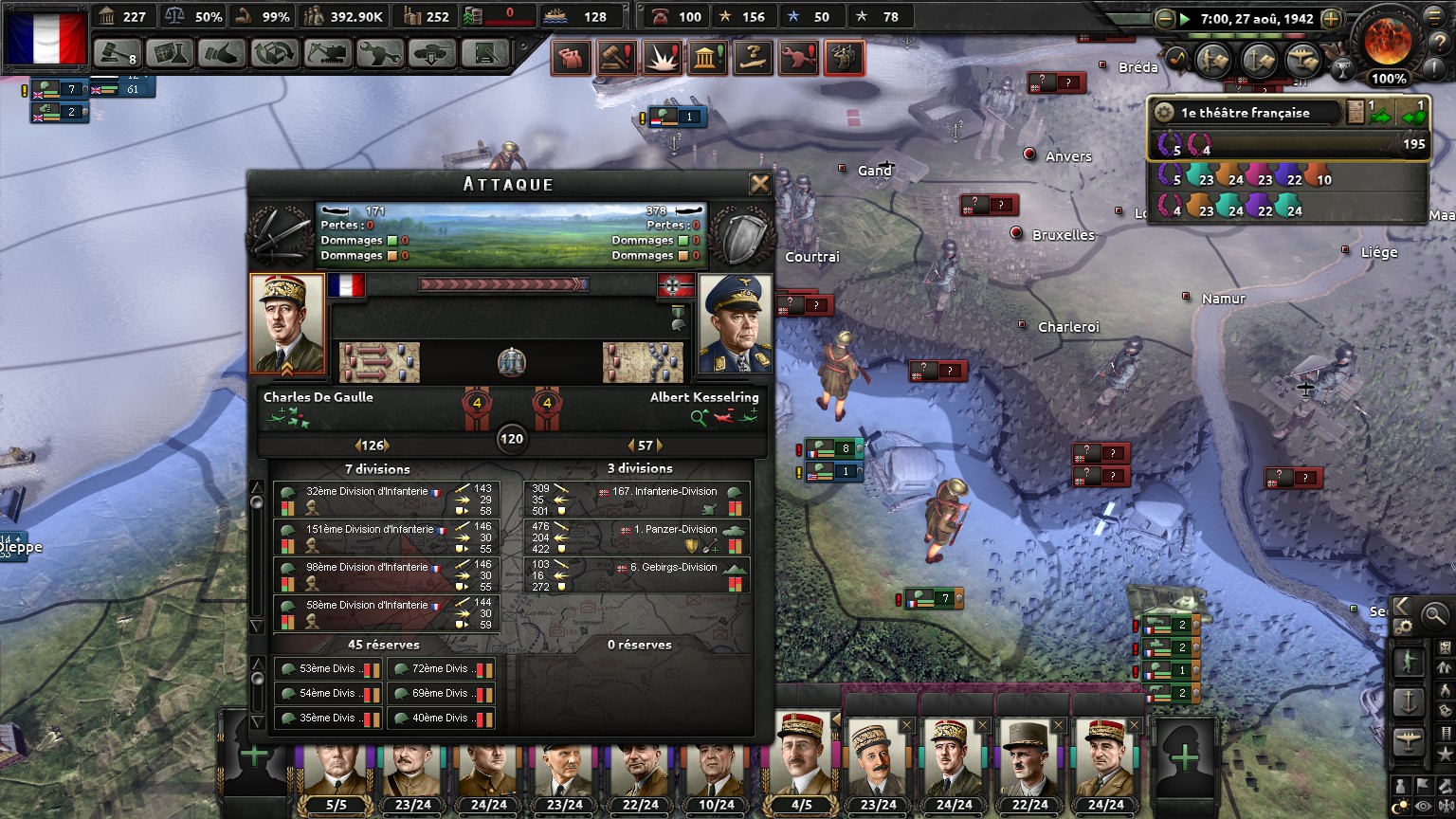Close the Attaque battle window

759,184
